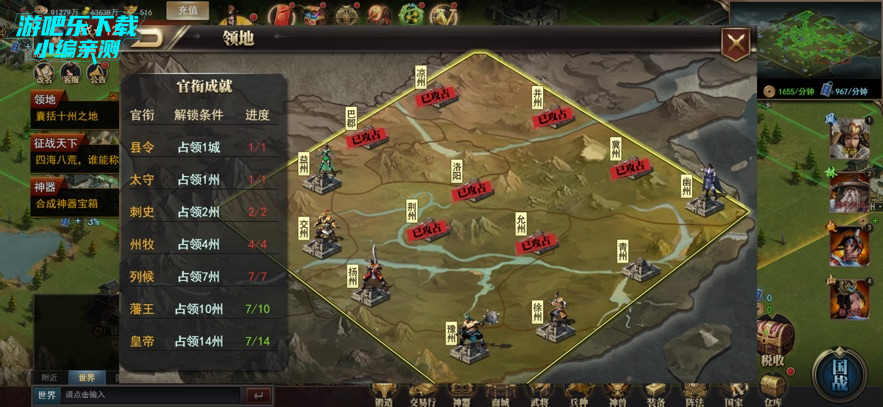Select the 交州 province general
883x407 pixels.
323,237
